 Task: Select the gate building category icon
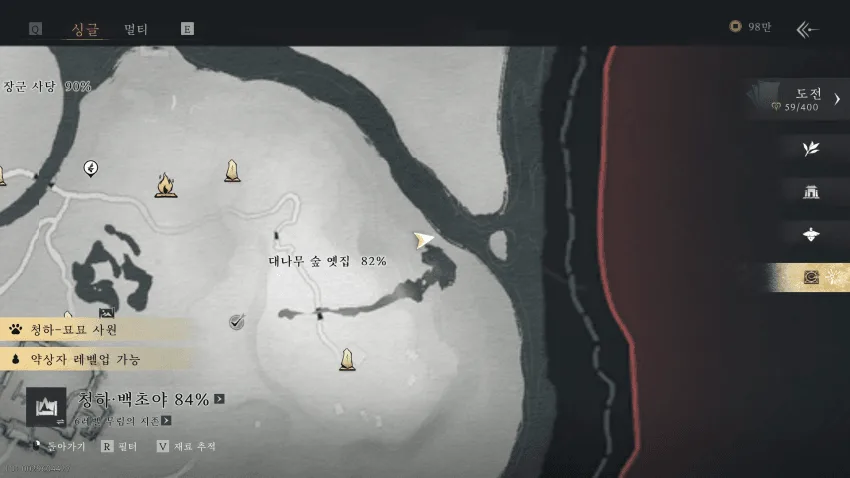pyautogui.click(x=811, y=192)
